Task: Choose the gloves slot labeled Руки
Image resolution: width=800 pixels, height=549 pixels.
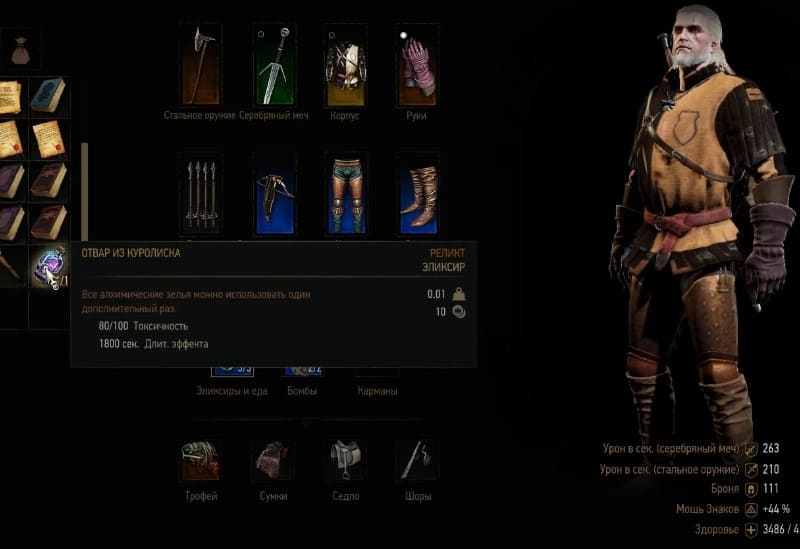Action: [417, 64]
